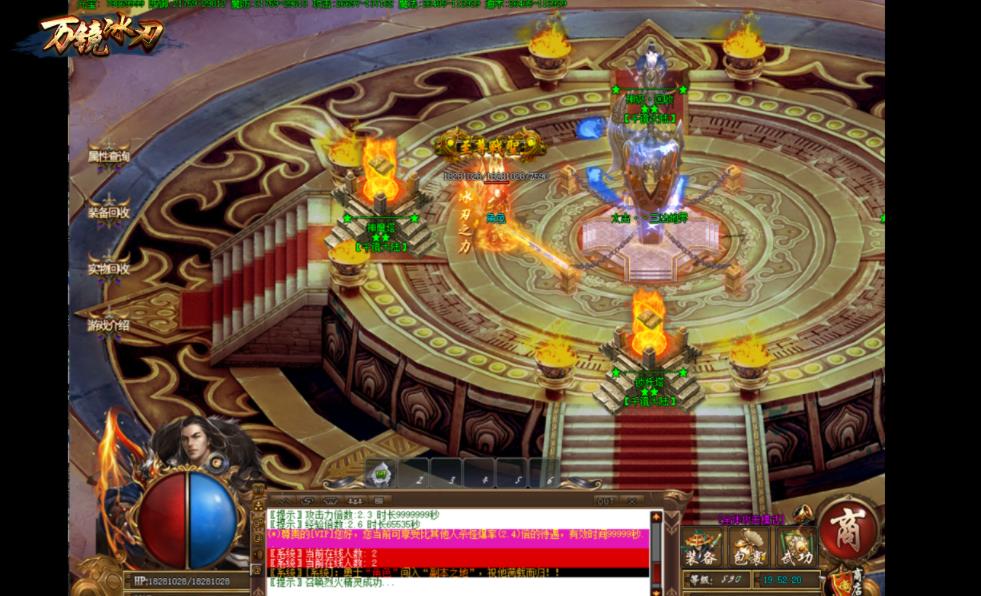Open the 包裹 bag inventory
The width and height of the screenshot is (981, 596).
pyautogui.click(x=749, y=548)
